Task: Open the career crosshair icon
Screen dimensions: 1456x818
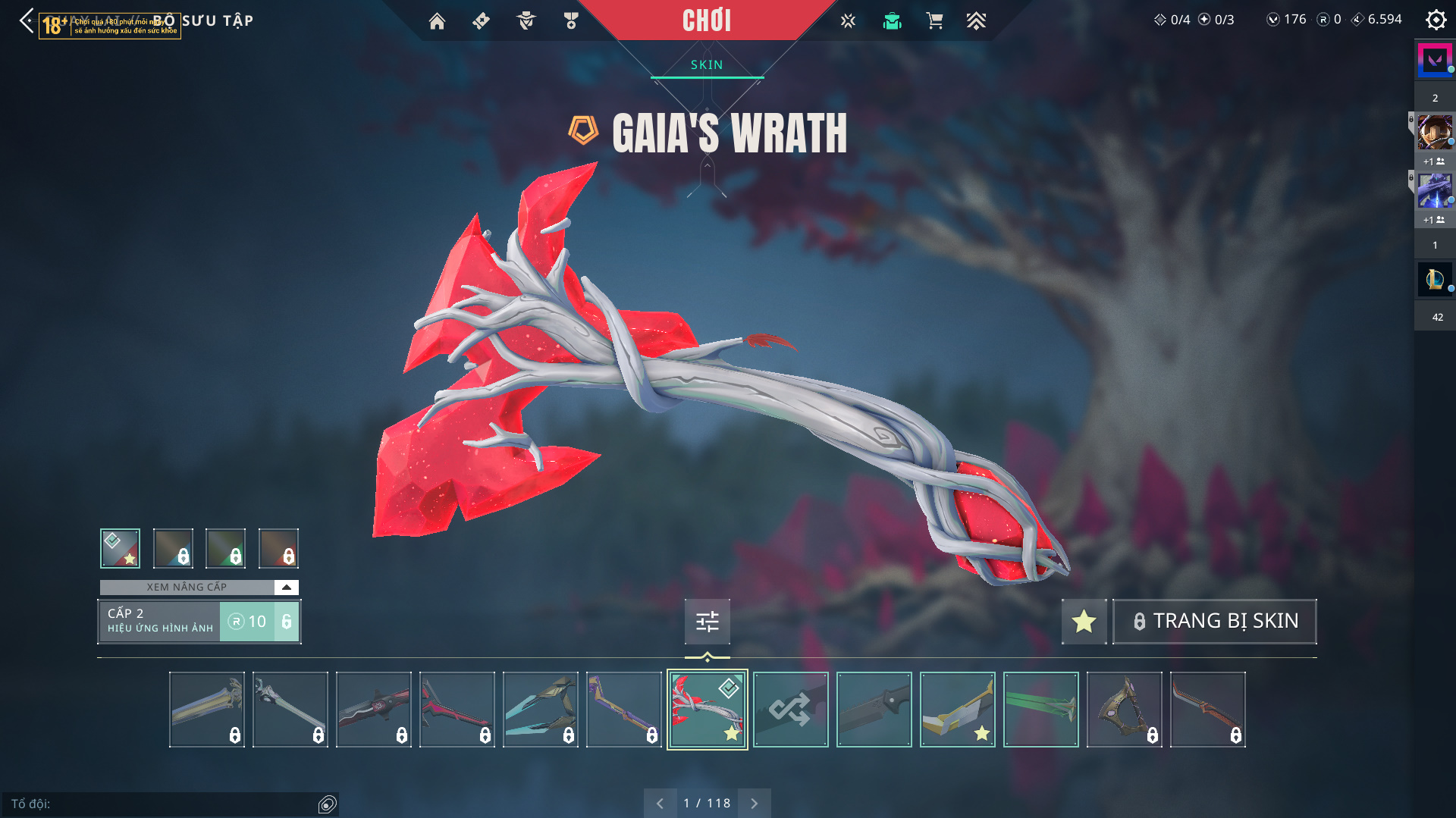Action: click(848, 21)
